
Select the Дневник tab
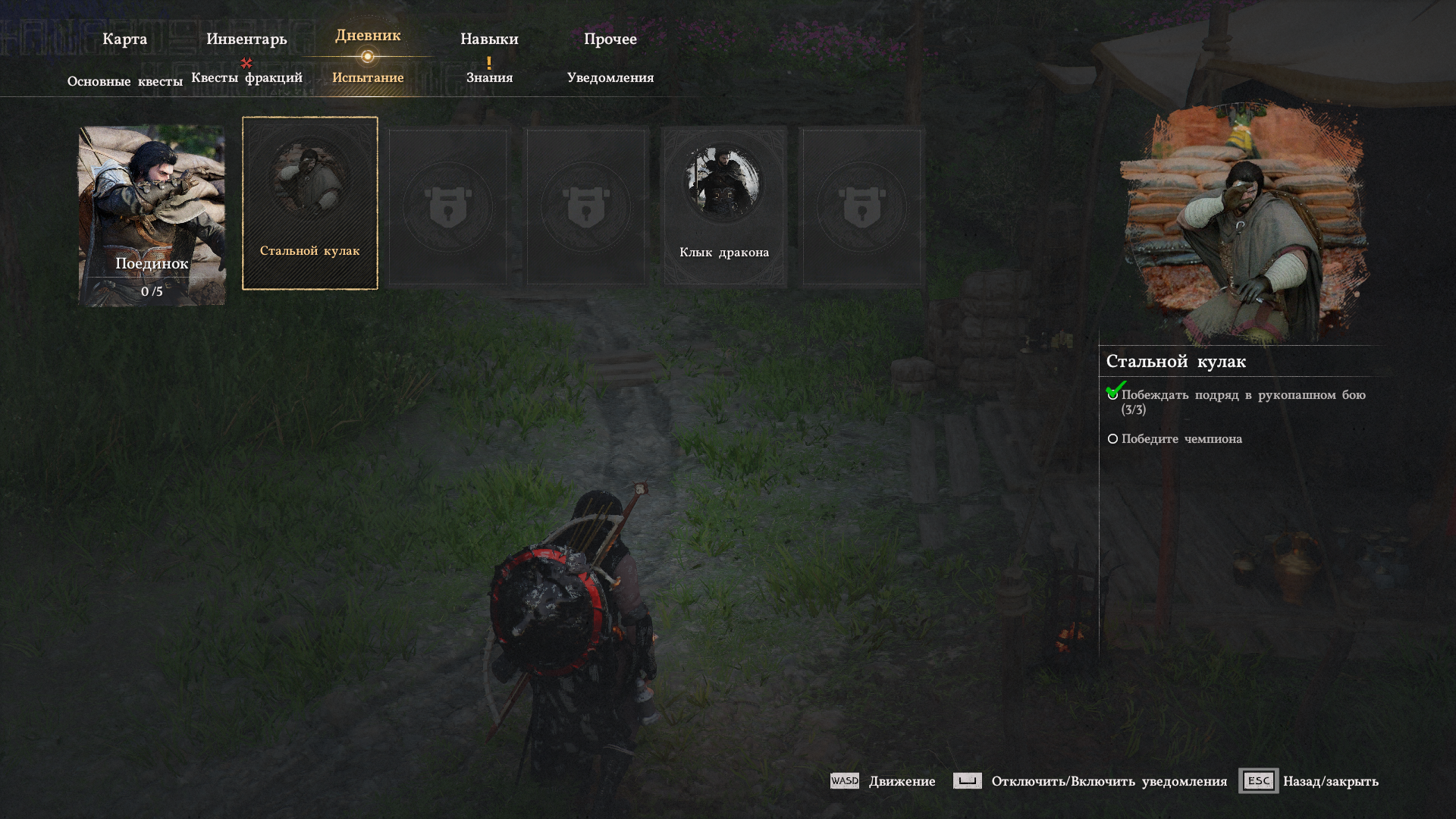point(368,36)
